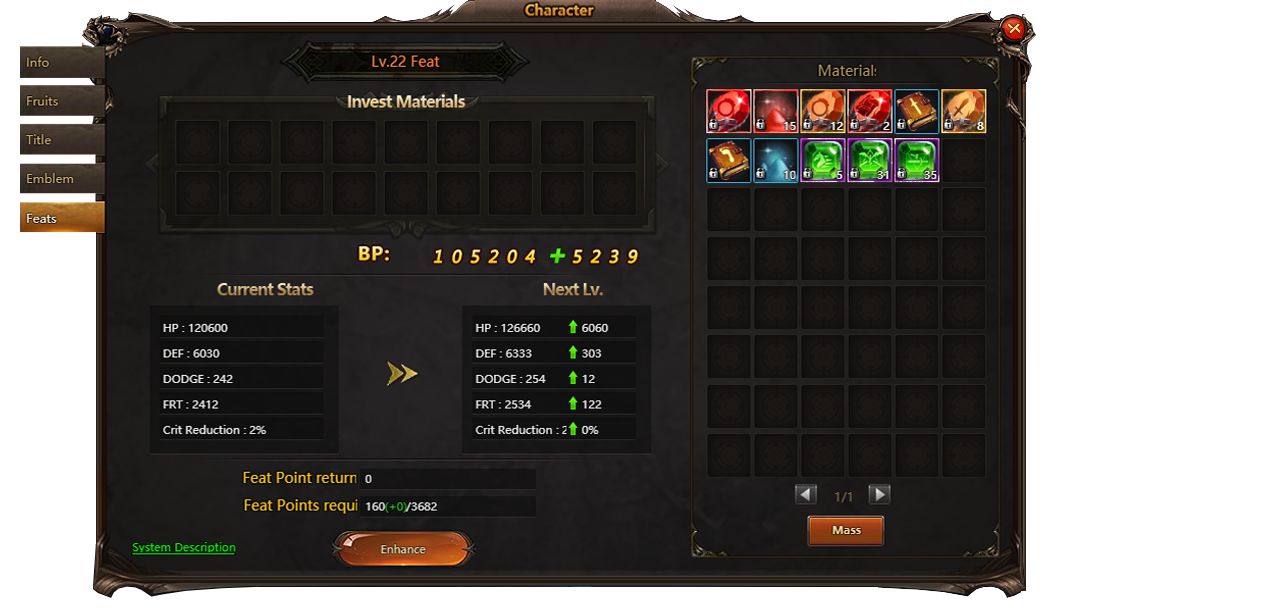Viewport: 1280px width, 612px height.
Task: Select the Feats tab
Action: pos(60,218)
